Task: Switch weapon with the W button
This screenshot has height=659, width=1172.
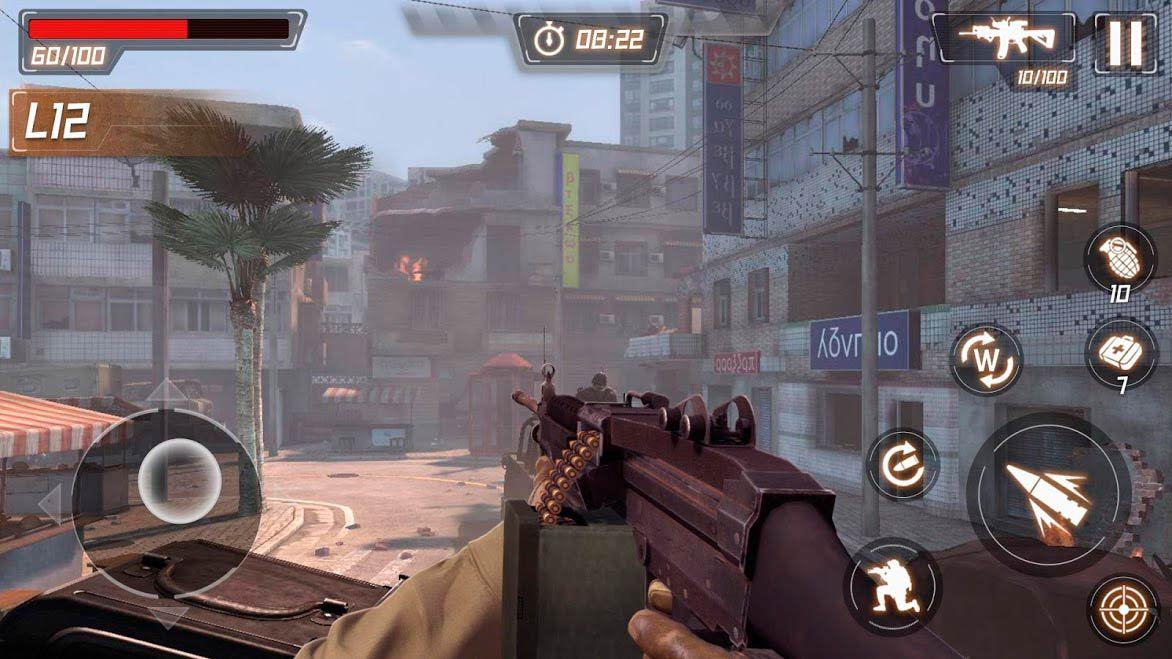Action: [985, 359]
